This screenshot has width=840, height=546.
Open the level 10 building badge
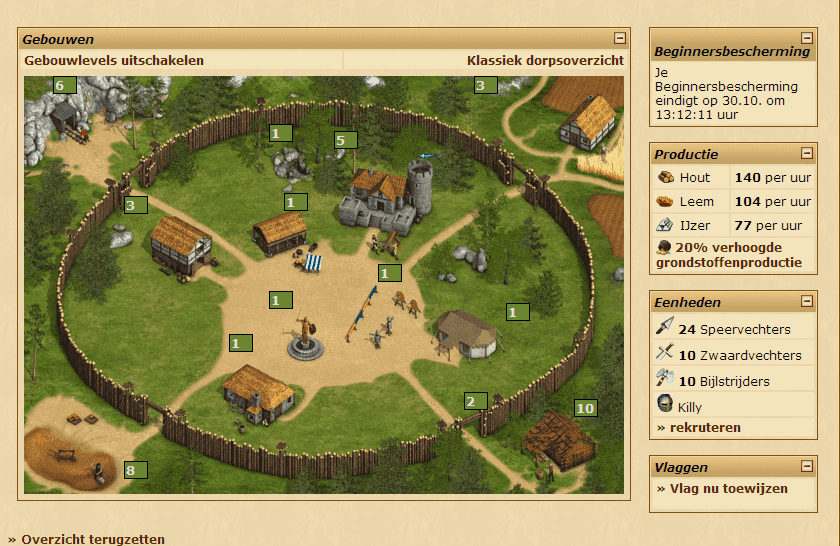tap(585, 408)
